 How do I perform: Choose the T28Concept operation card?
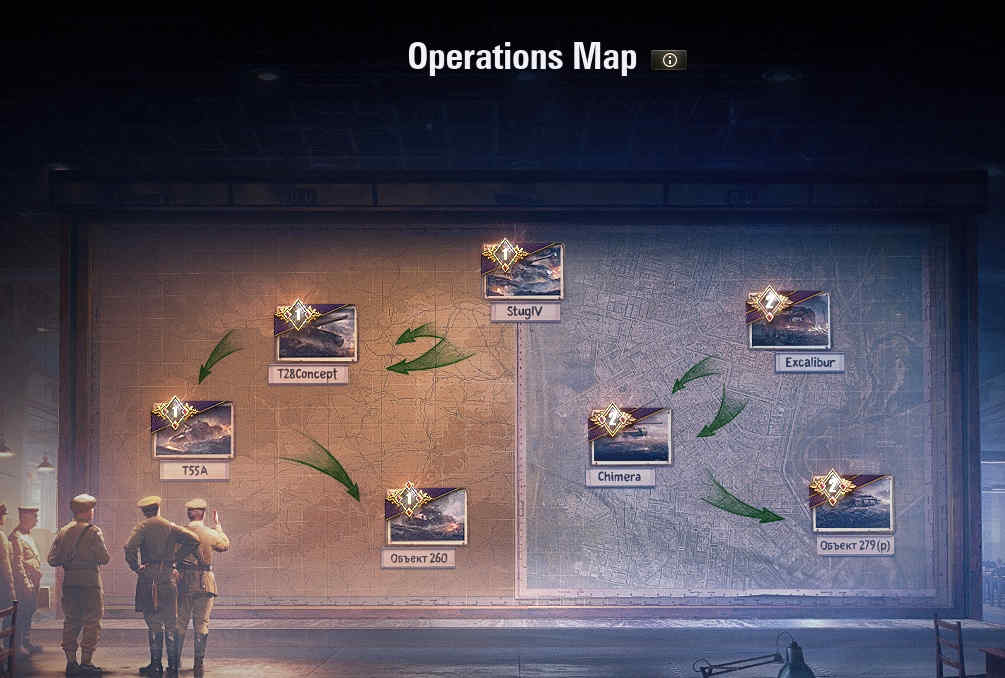point(316,334)
